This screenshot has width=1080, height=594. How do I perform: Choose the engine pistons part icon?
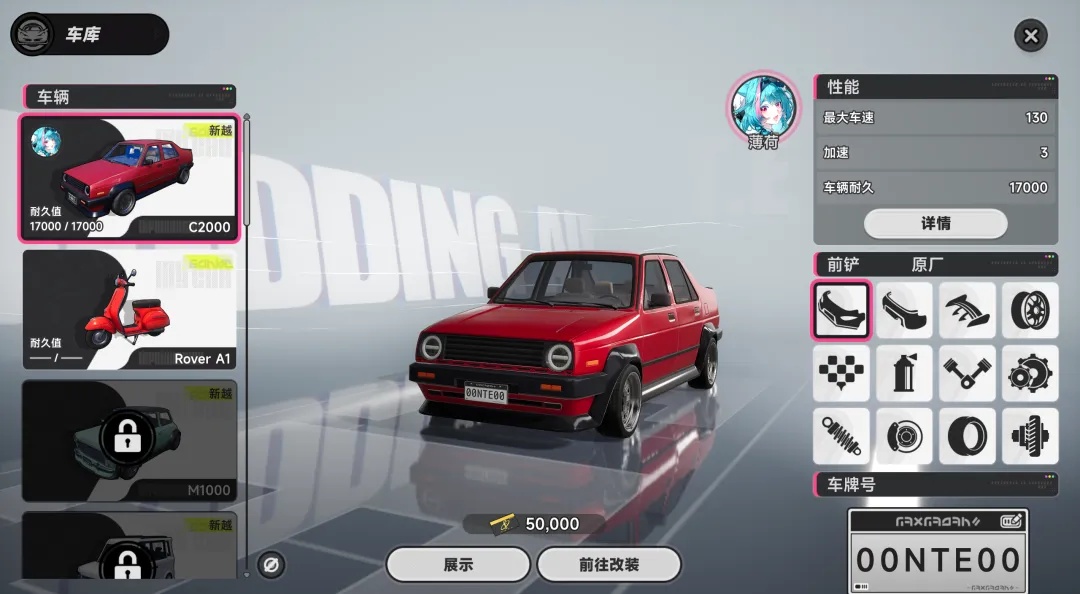[x=967, y=374]
